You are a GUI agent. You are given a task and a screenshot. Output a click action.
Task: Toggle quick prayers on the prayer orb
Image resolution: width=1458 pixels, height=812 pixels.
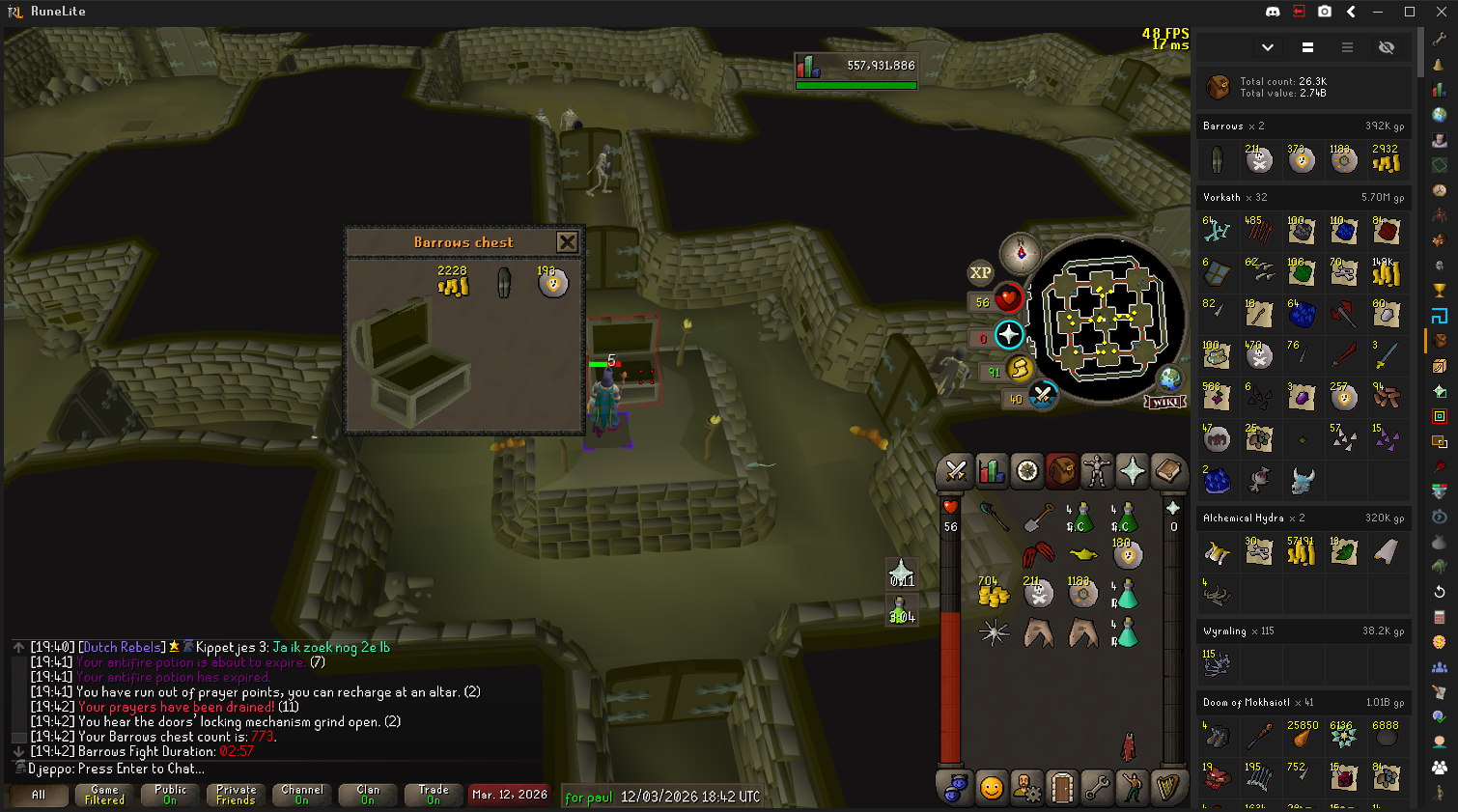tap(1008, 335)
